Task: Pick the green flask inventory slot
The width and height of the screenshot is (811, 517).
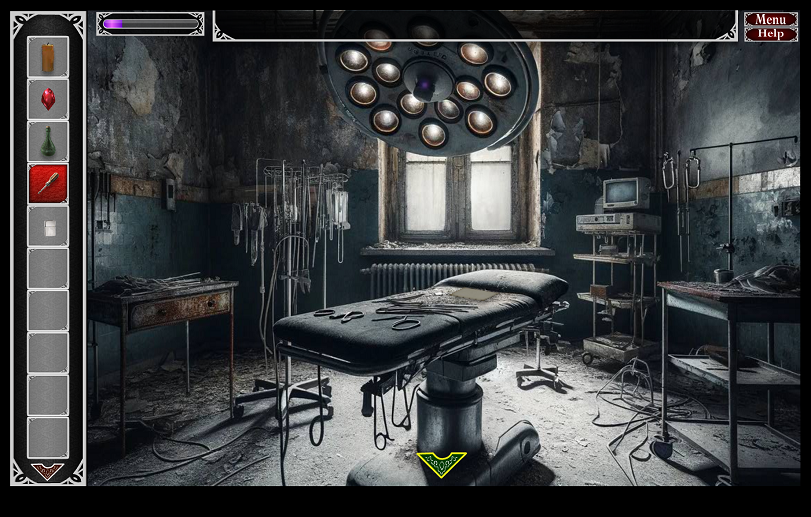Action: (48, 142)
